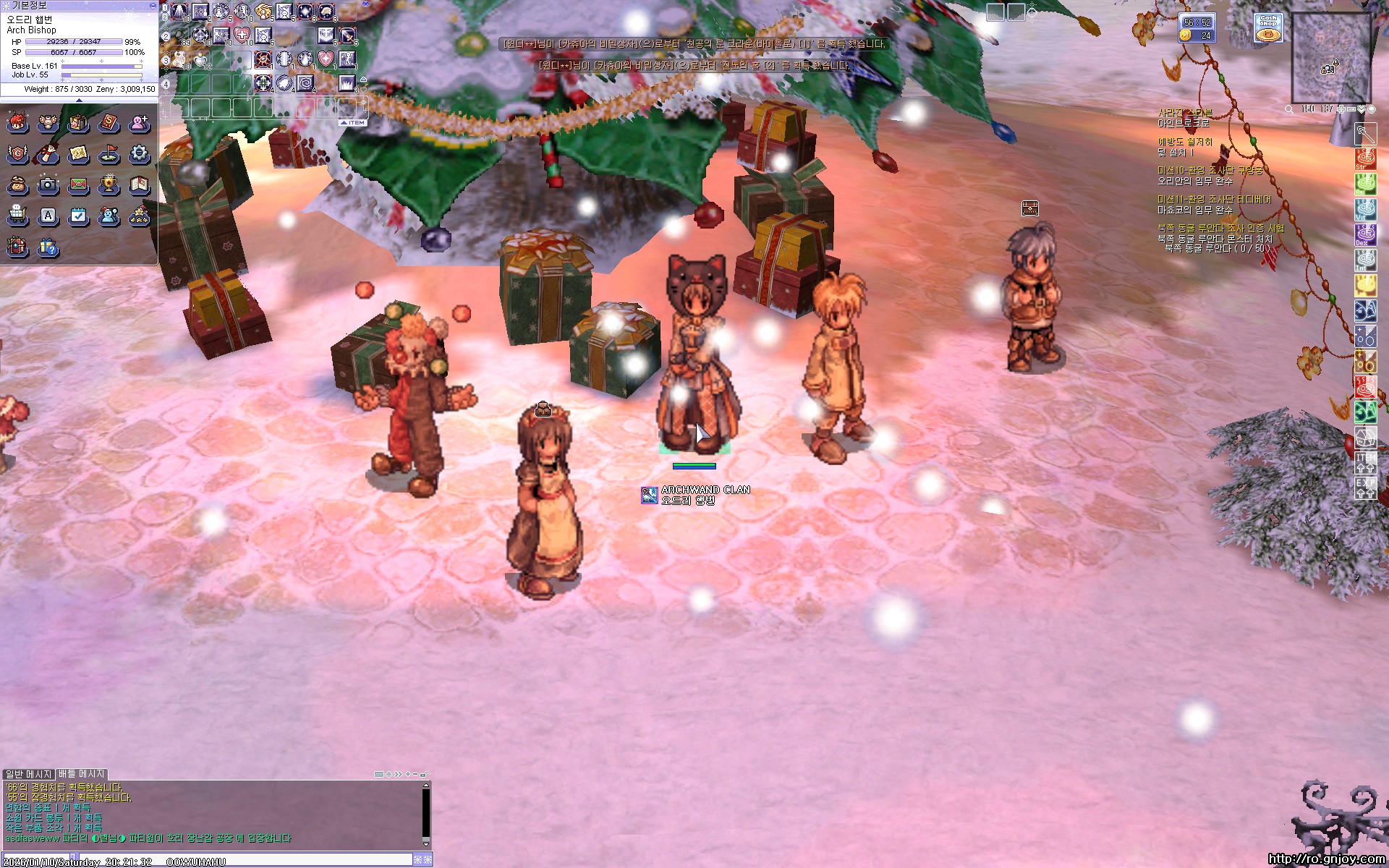This screenshot has height=868, width=1389.
Task: Open the Cash Shop
Action: click(1268, 27)
